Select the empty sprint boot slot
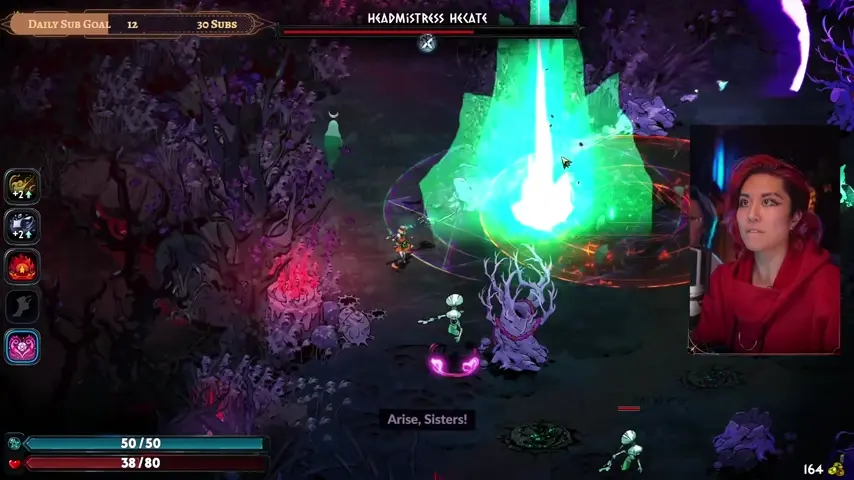This screenshot has width=854, height=480. (x=22, y=306)
